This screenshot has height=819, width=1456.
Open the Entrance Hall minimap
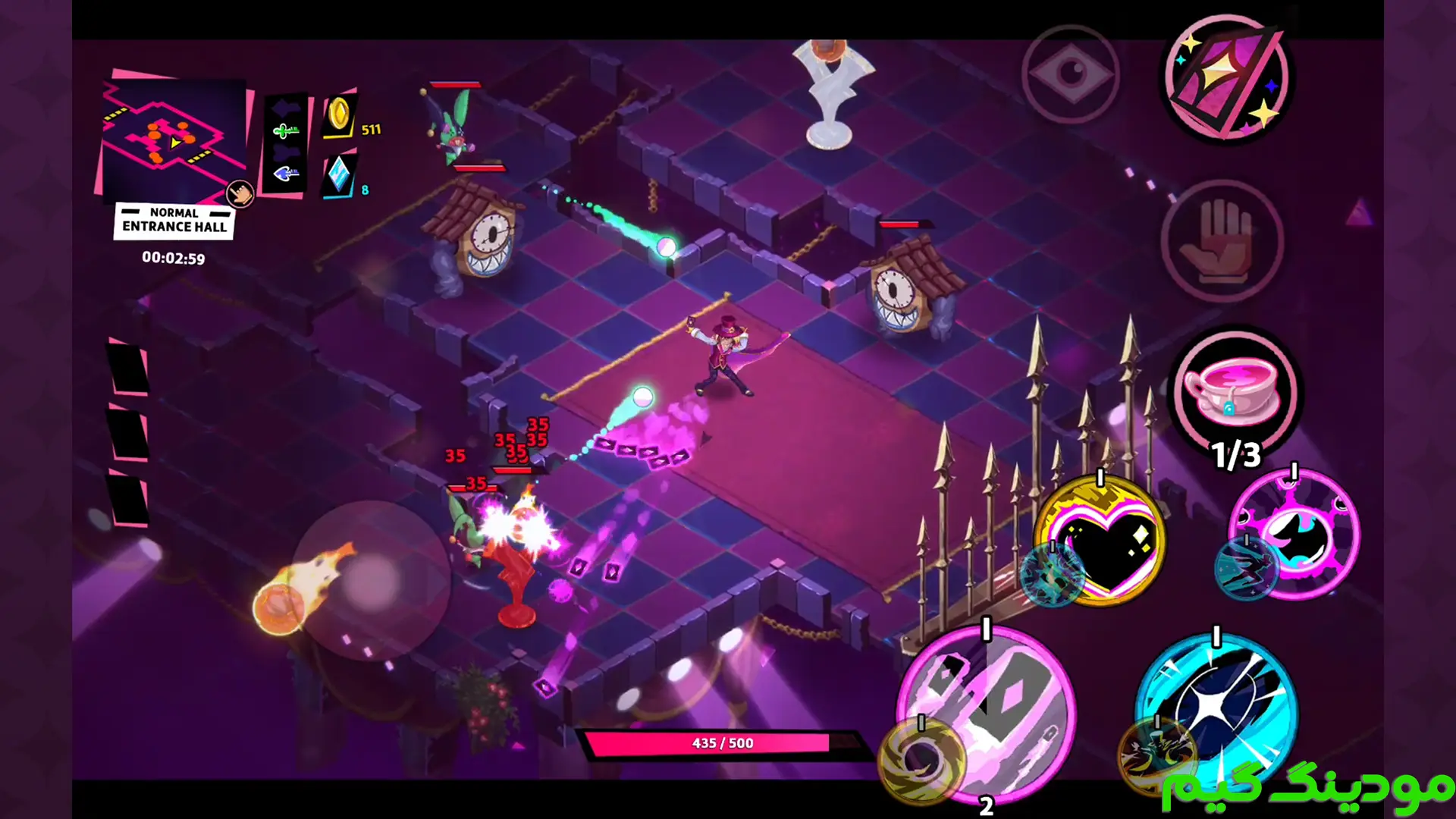(x=173, y=140)
